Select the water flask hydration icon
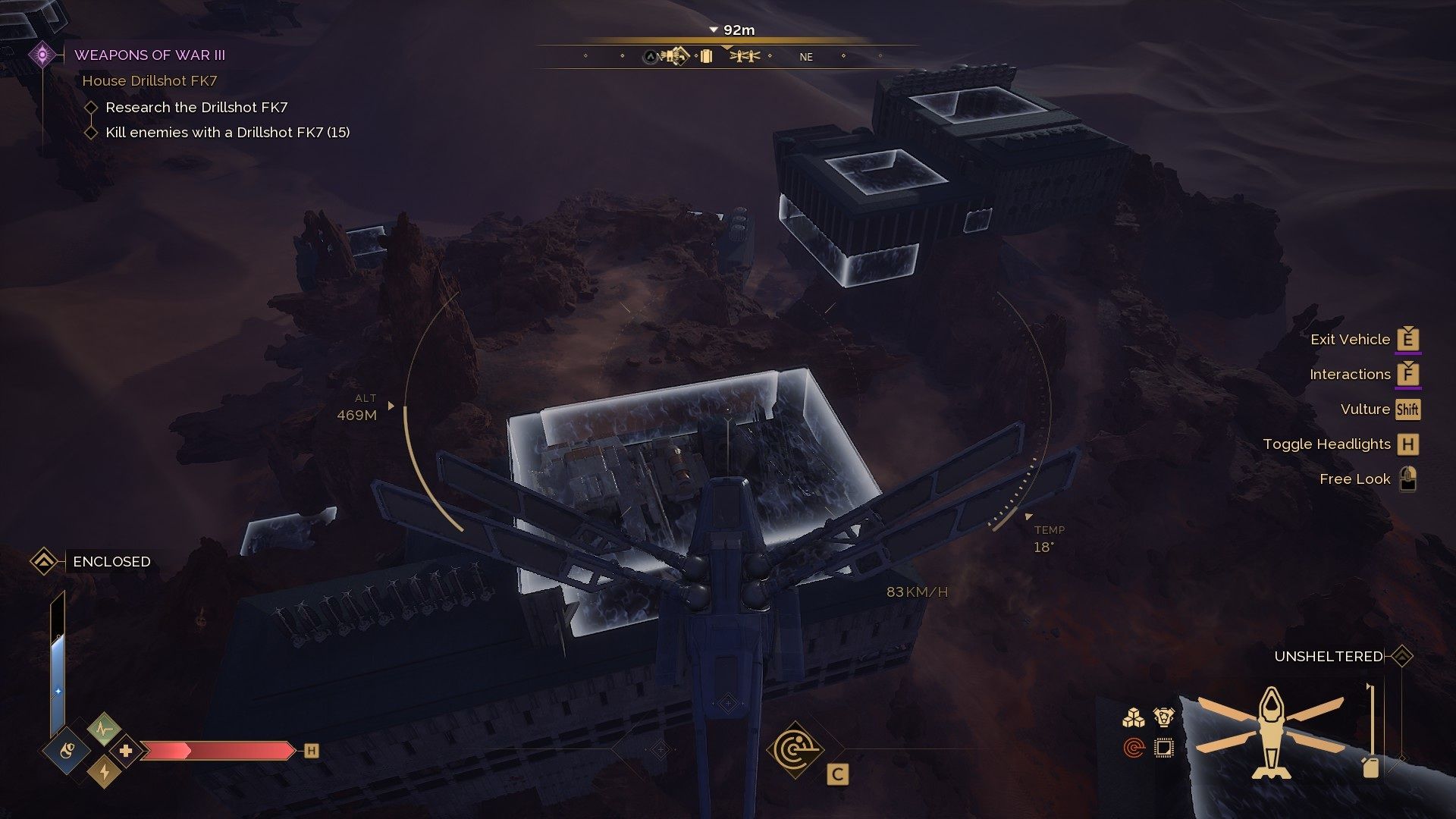This screenshot has height=819, width=1456. 67,752
